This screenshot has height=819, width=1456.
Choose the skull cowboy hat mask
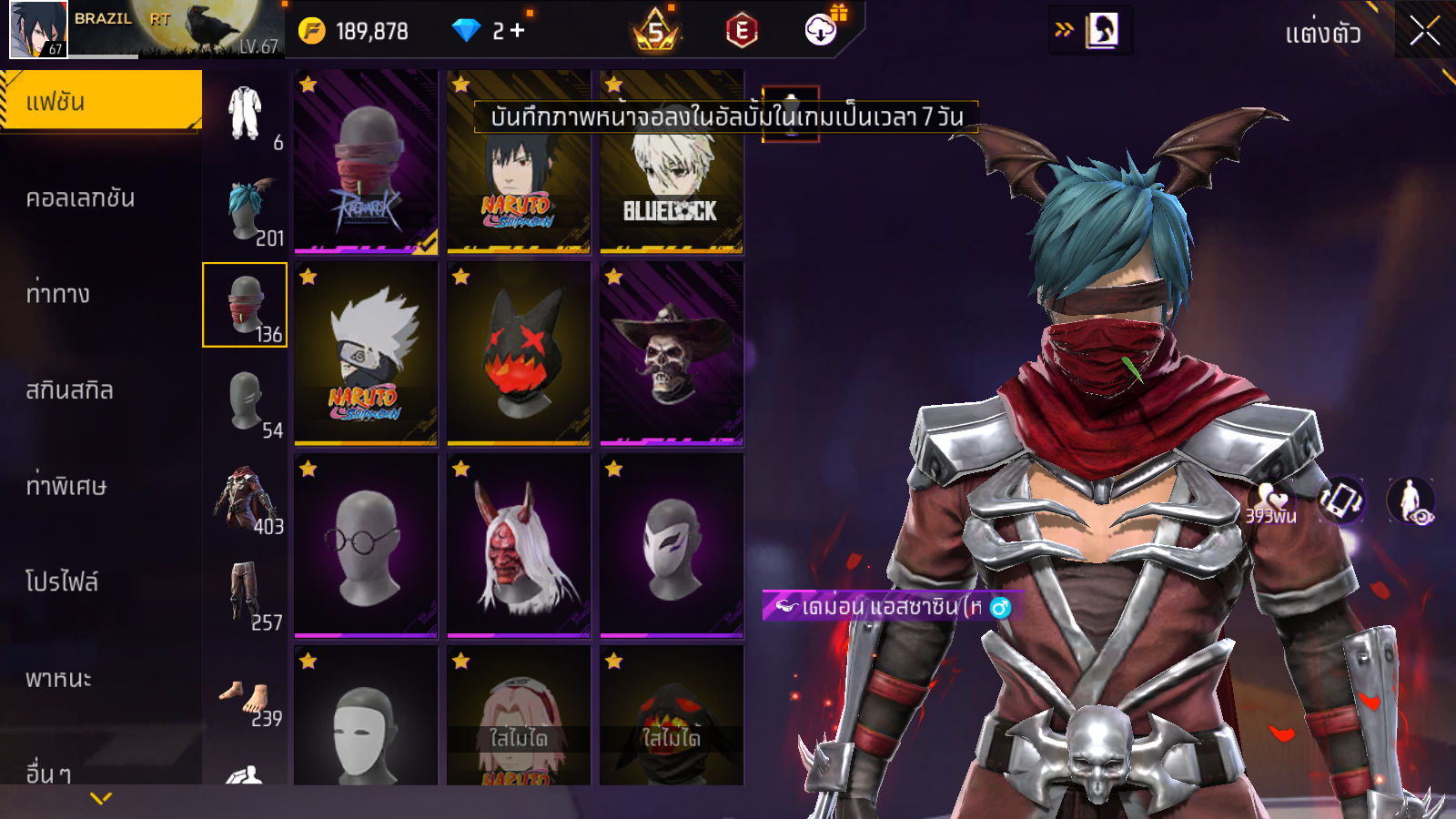tap(672, 354)
